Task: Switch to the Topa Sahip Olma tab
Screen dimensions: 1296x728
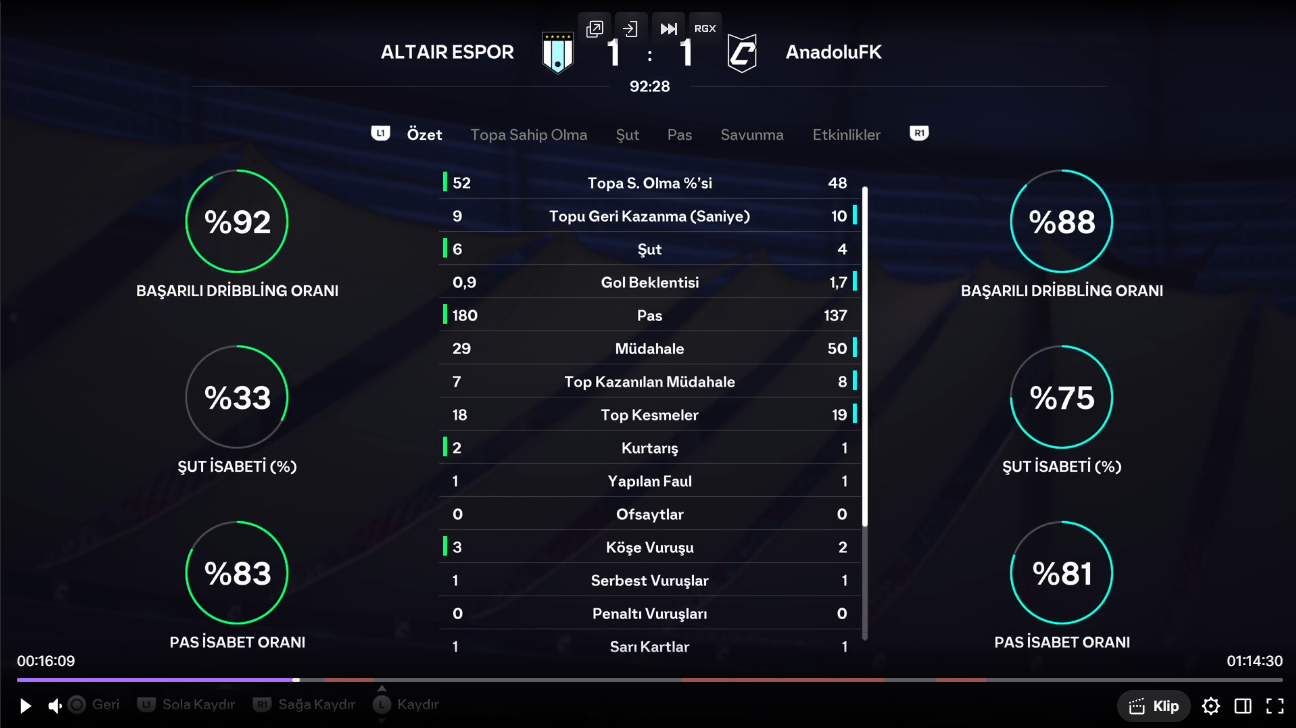Action: click(x=528, y=134)
